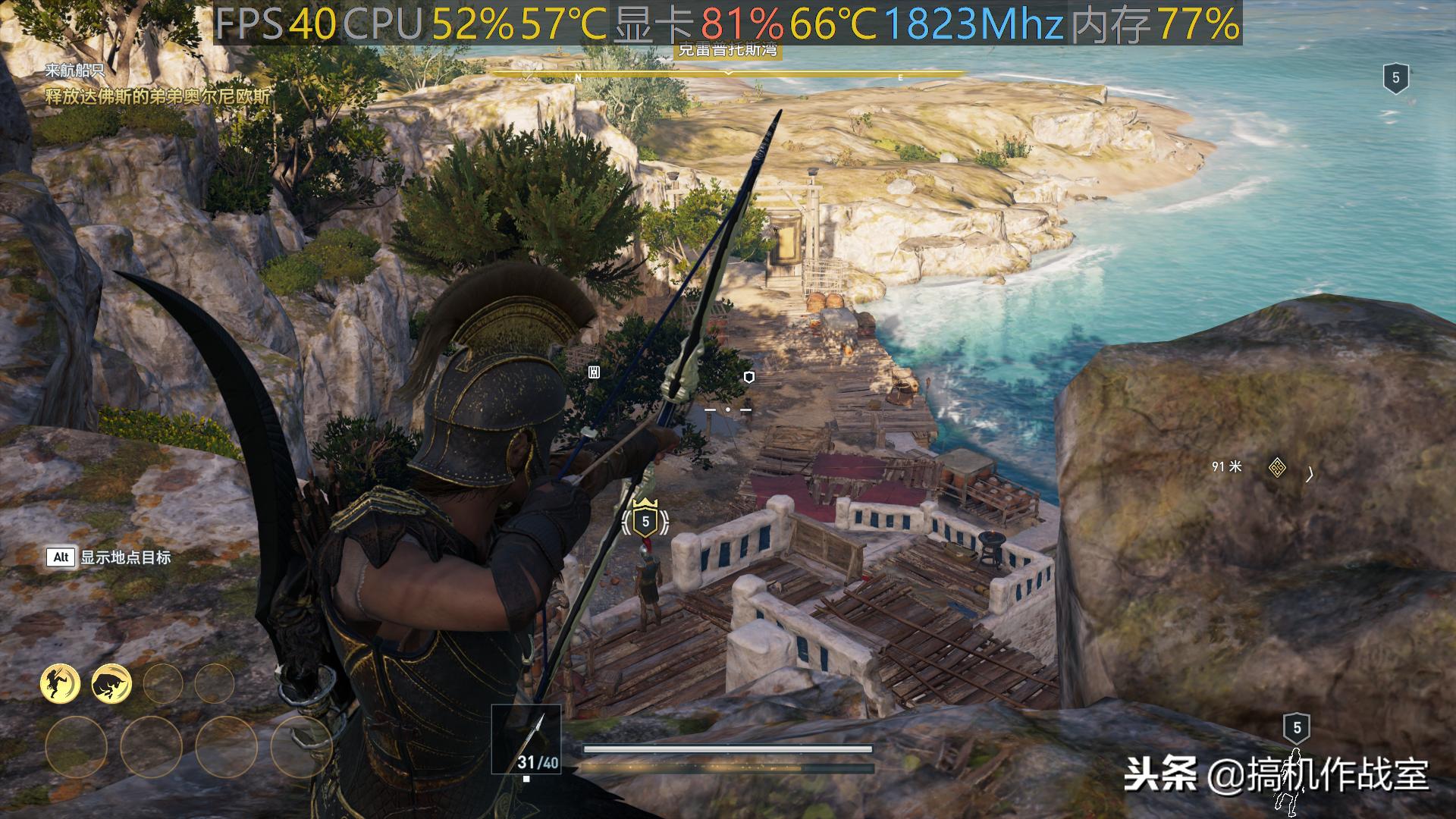Click the level 5 badge beside the compass
This screenshot has height=819, width=1456.
click(x=1395, y=78)
